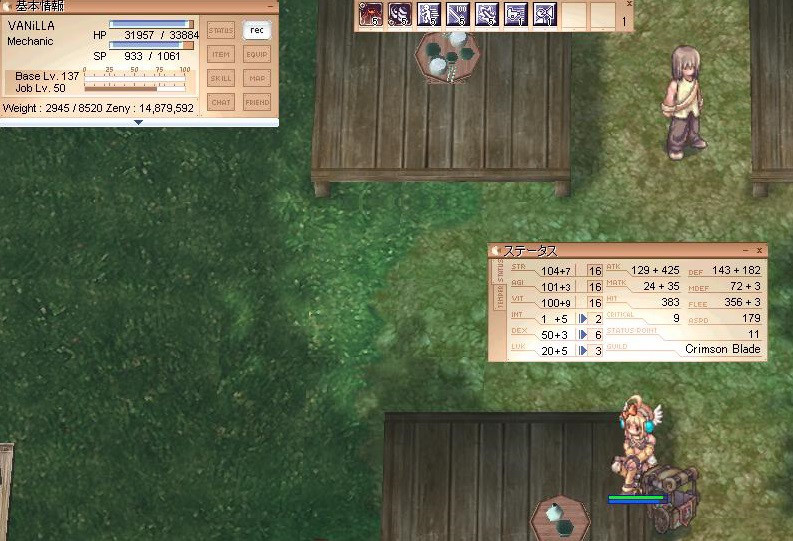Image resolution: width=793 pixels, height=541 pixels.
Task: Minimize the status window
Action: [x=746, y=251]
